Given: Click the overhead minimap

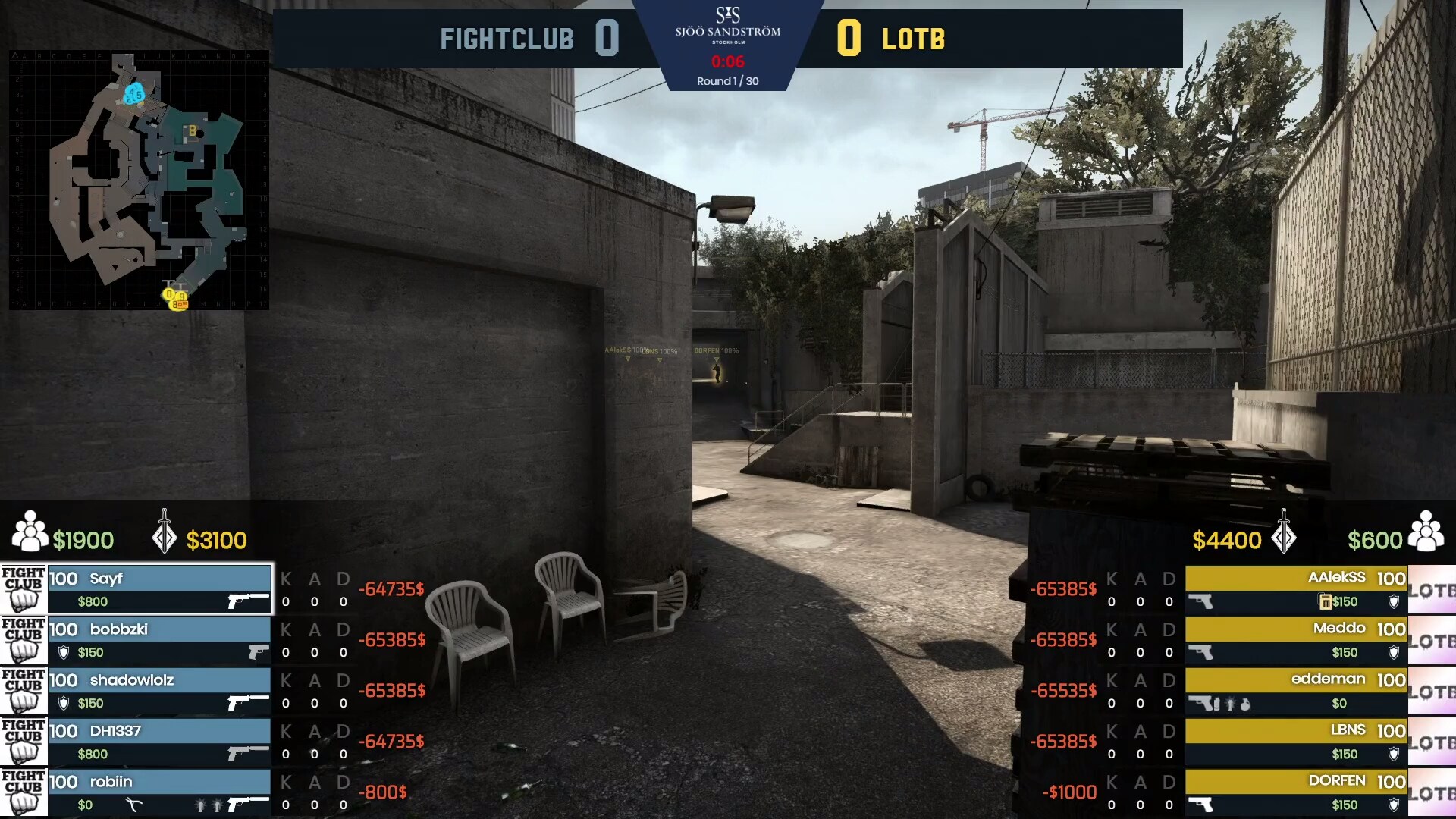Looking at the screenshot, I should [139, 180].
